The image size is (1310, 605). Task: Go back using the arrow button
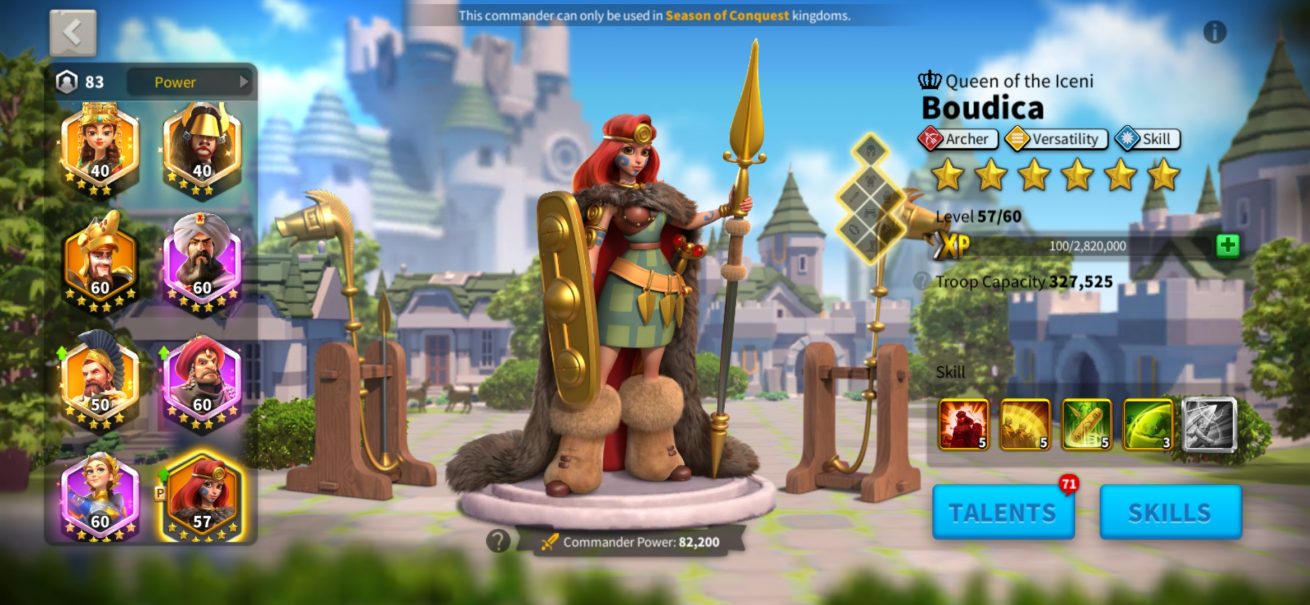73,33
